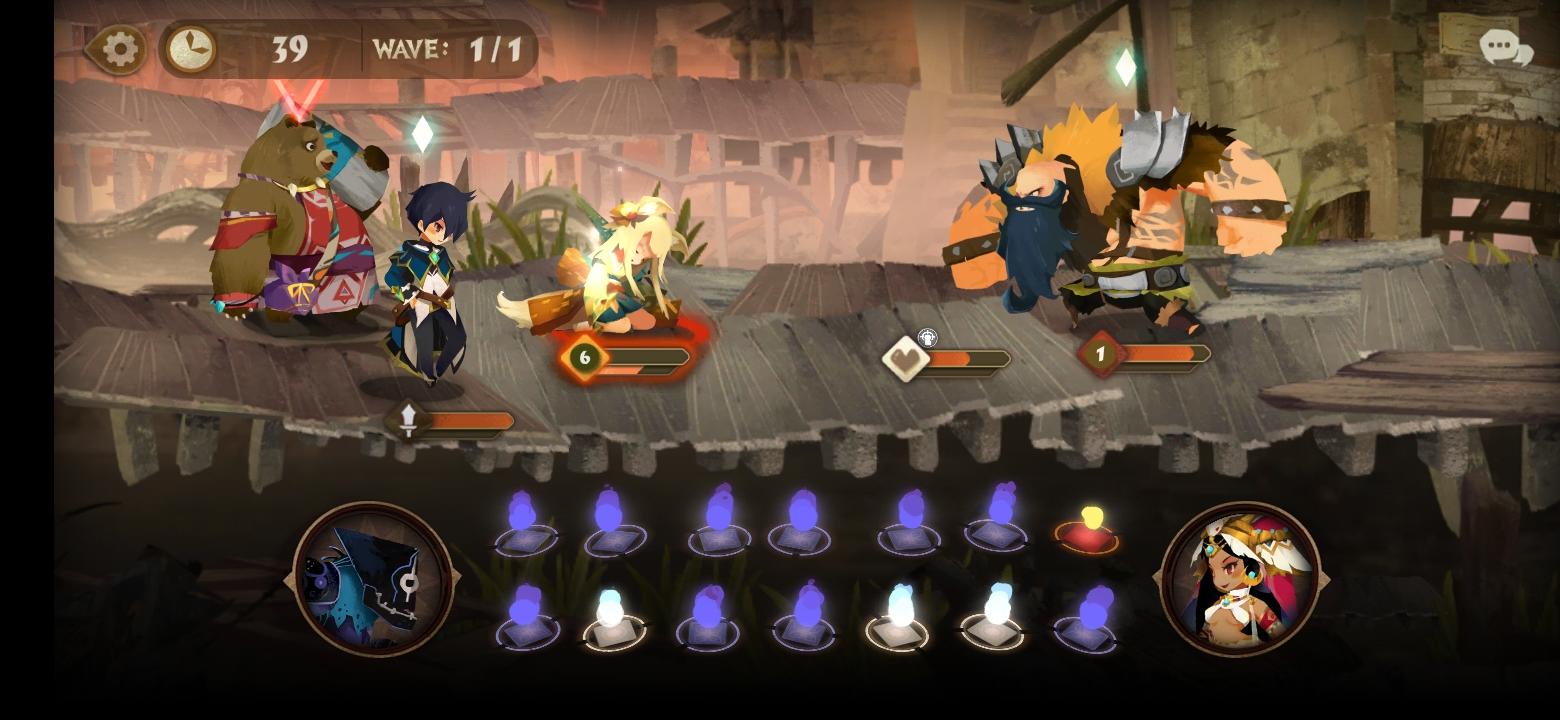The image size is (1560, 720).
Task: Open the chat speech bubble icon
Action: 1499,46
